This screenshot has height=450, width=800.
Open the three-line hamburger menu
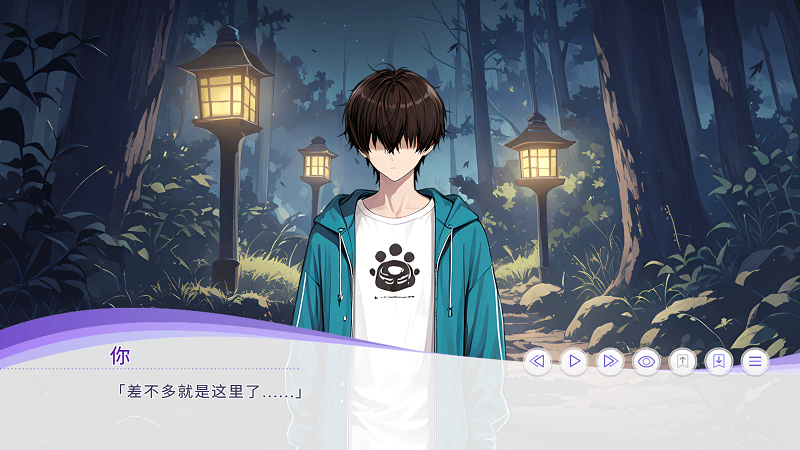click(754, 361)
